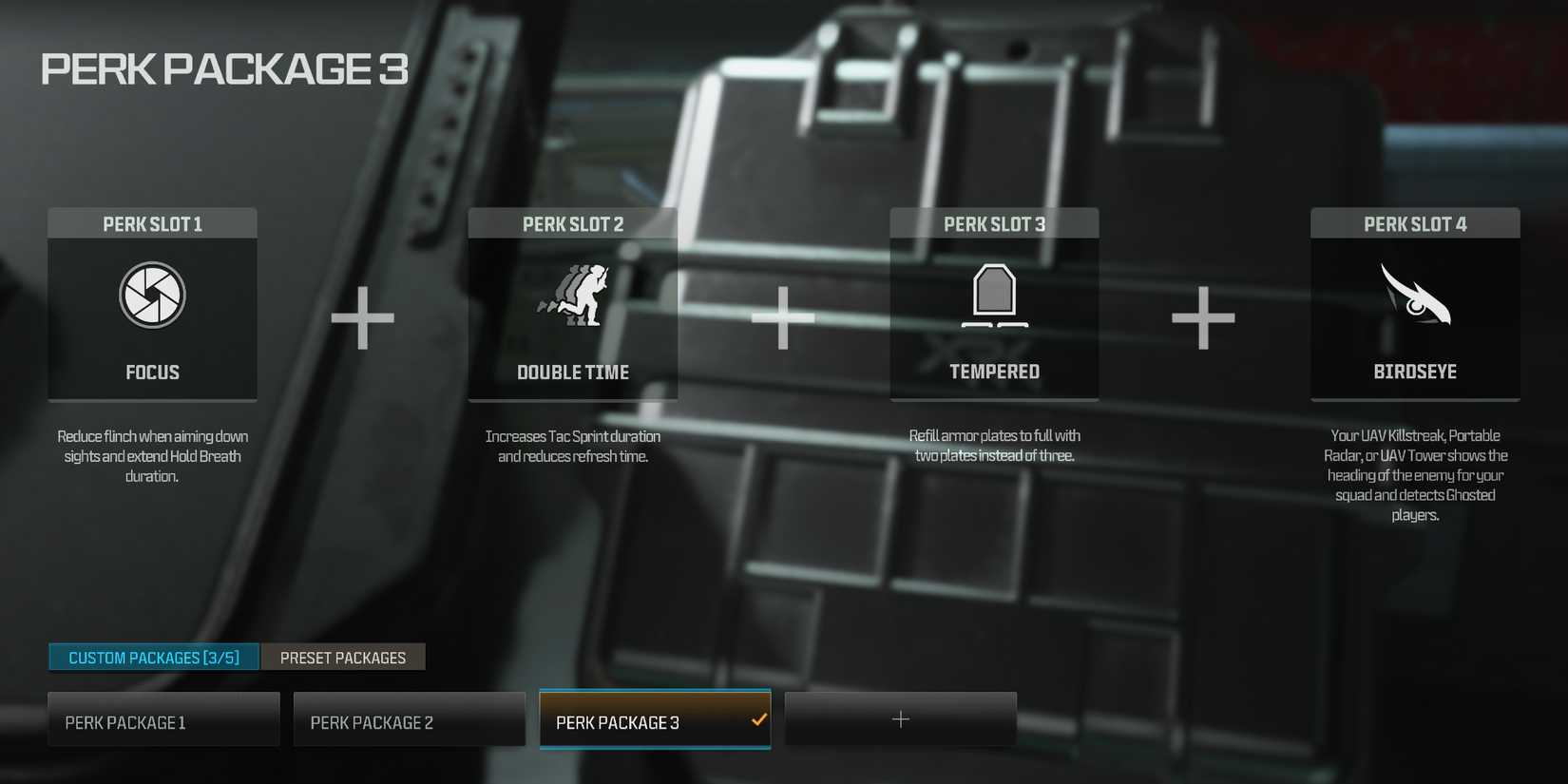Switch to the Preset Packages tab
Viewport: 1568px width, 784px height.
[344, 657]
